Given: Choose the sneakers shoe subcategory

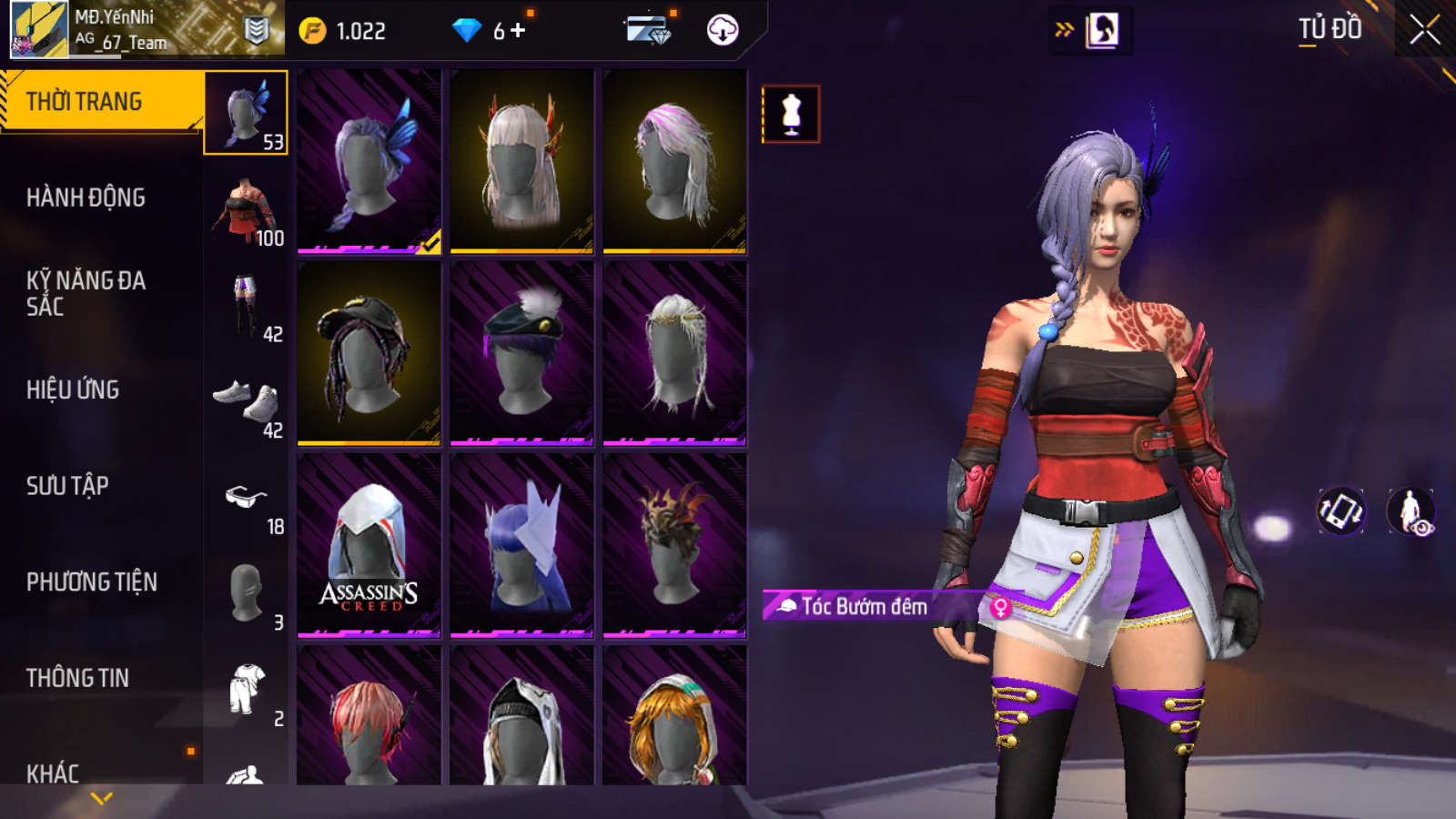Looking at the screenshot, I should point(246,402).
